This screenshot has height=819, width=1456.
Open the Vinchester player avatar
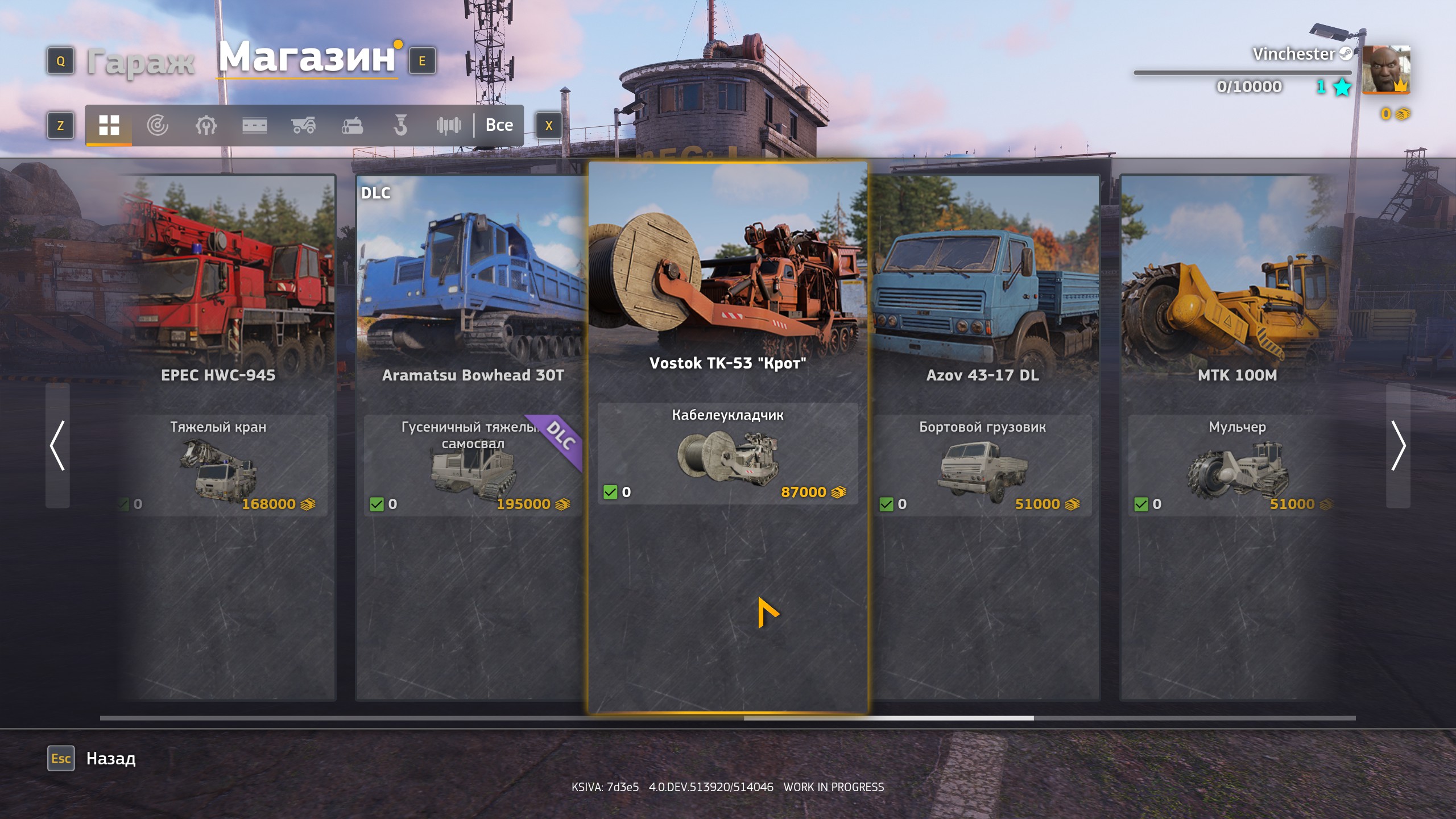point(1386,69)
